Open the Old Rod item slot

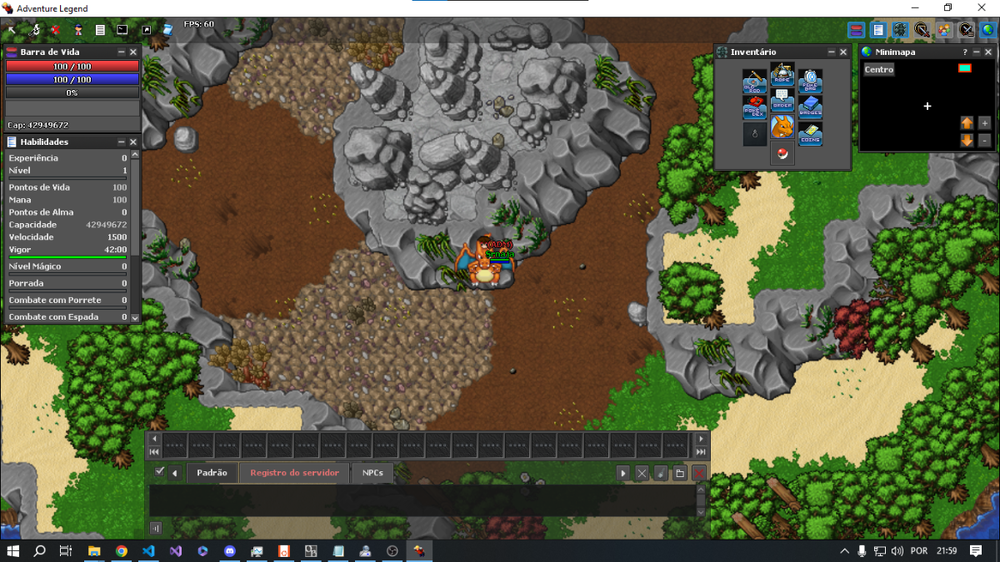tap(755, 80)
